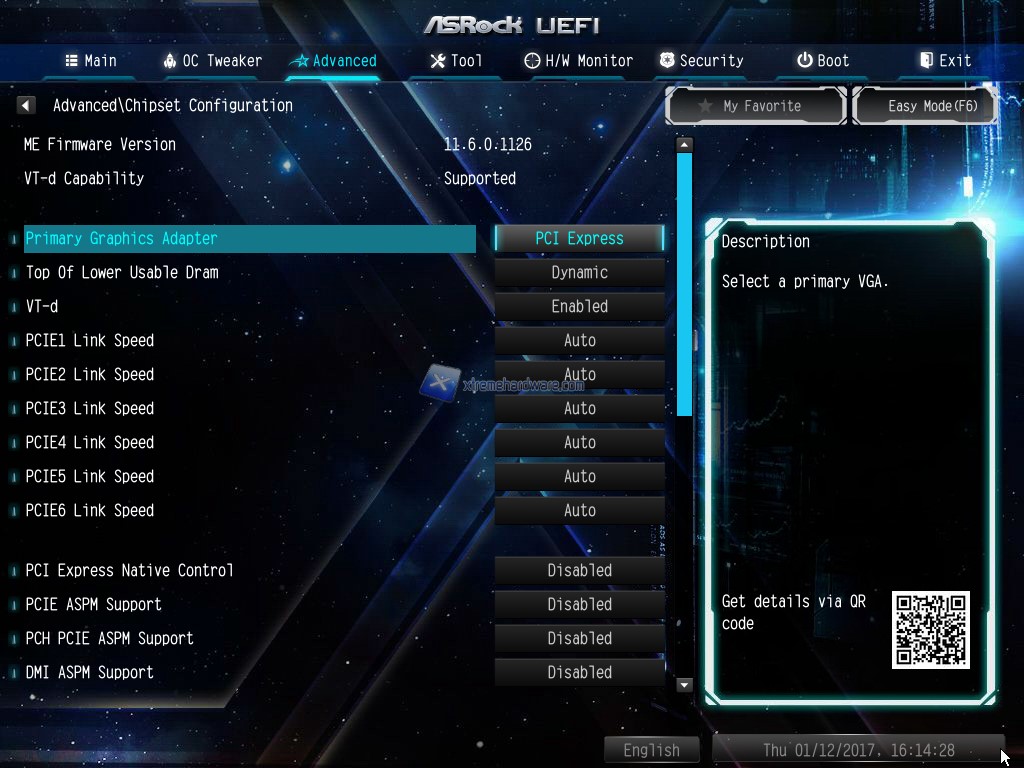Go to the Security tab
The image size is (1024, 768).
coord(702,60)
